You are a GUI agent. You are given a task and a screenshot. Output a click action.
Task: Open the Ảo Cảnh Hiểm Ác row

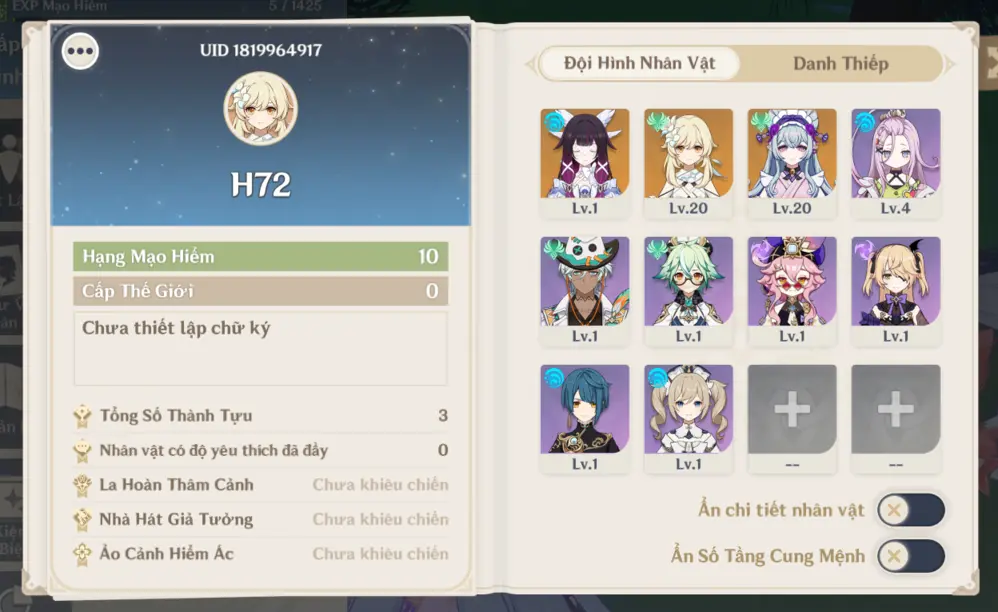pyautogui.click(x=260, y=553)
